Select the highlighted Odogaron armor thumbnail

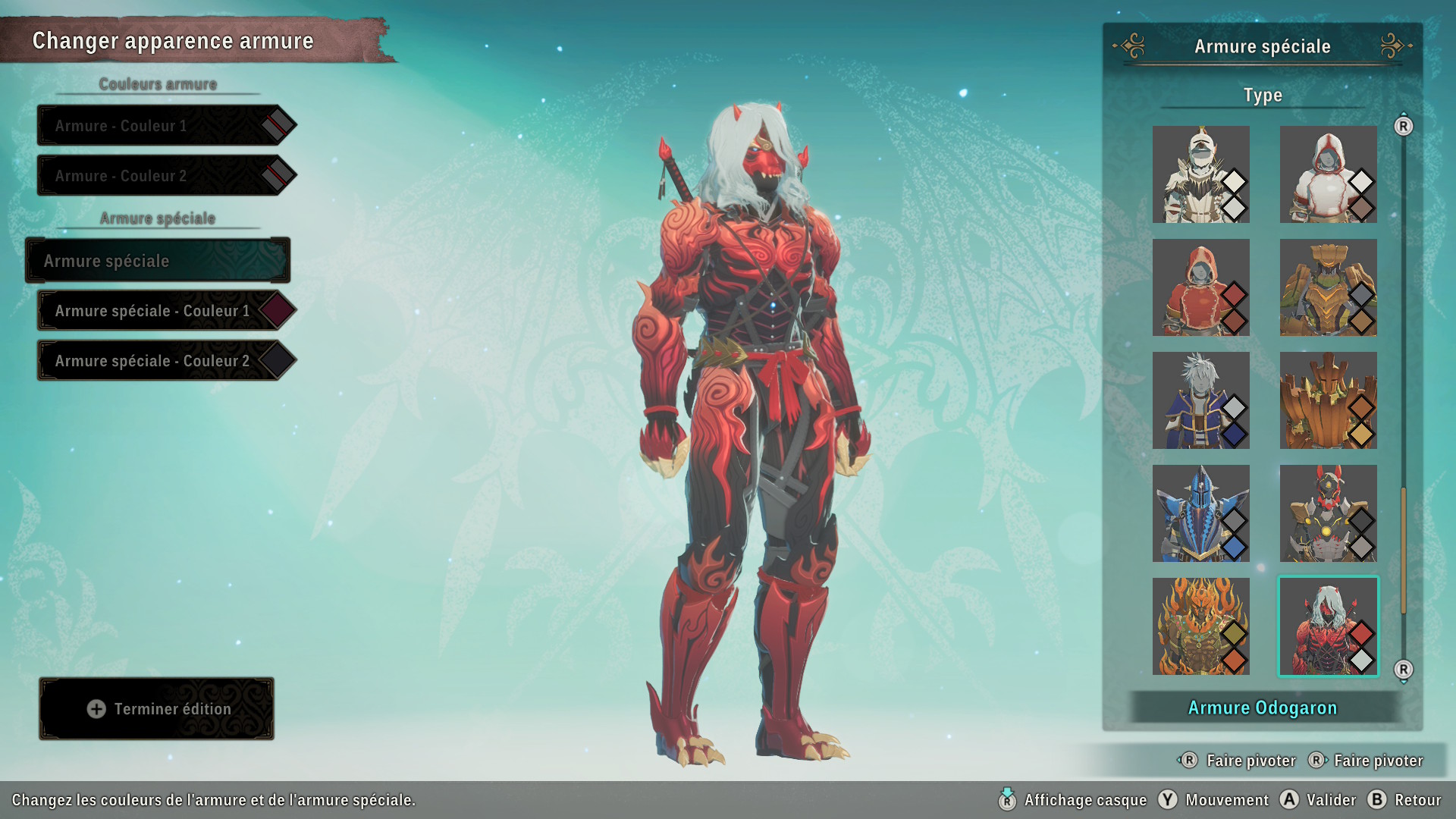click(x=1328, y=626)
